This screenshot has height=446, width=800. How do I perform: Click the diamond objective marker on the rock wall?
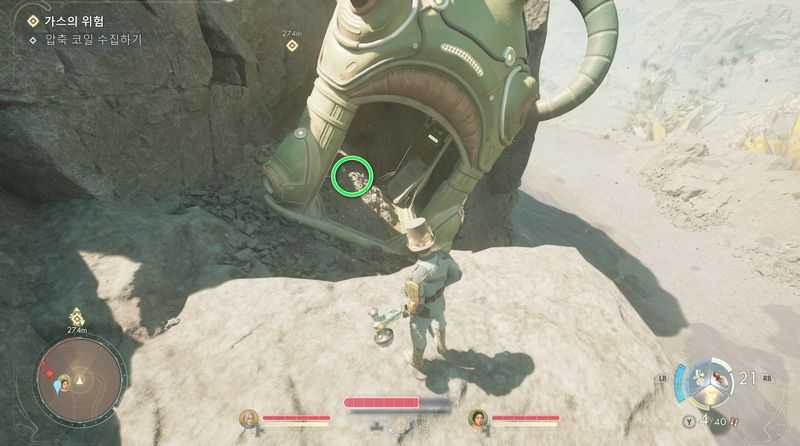click(292, 45)
